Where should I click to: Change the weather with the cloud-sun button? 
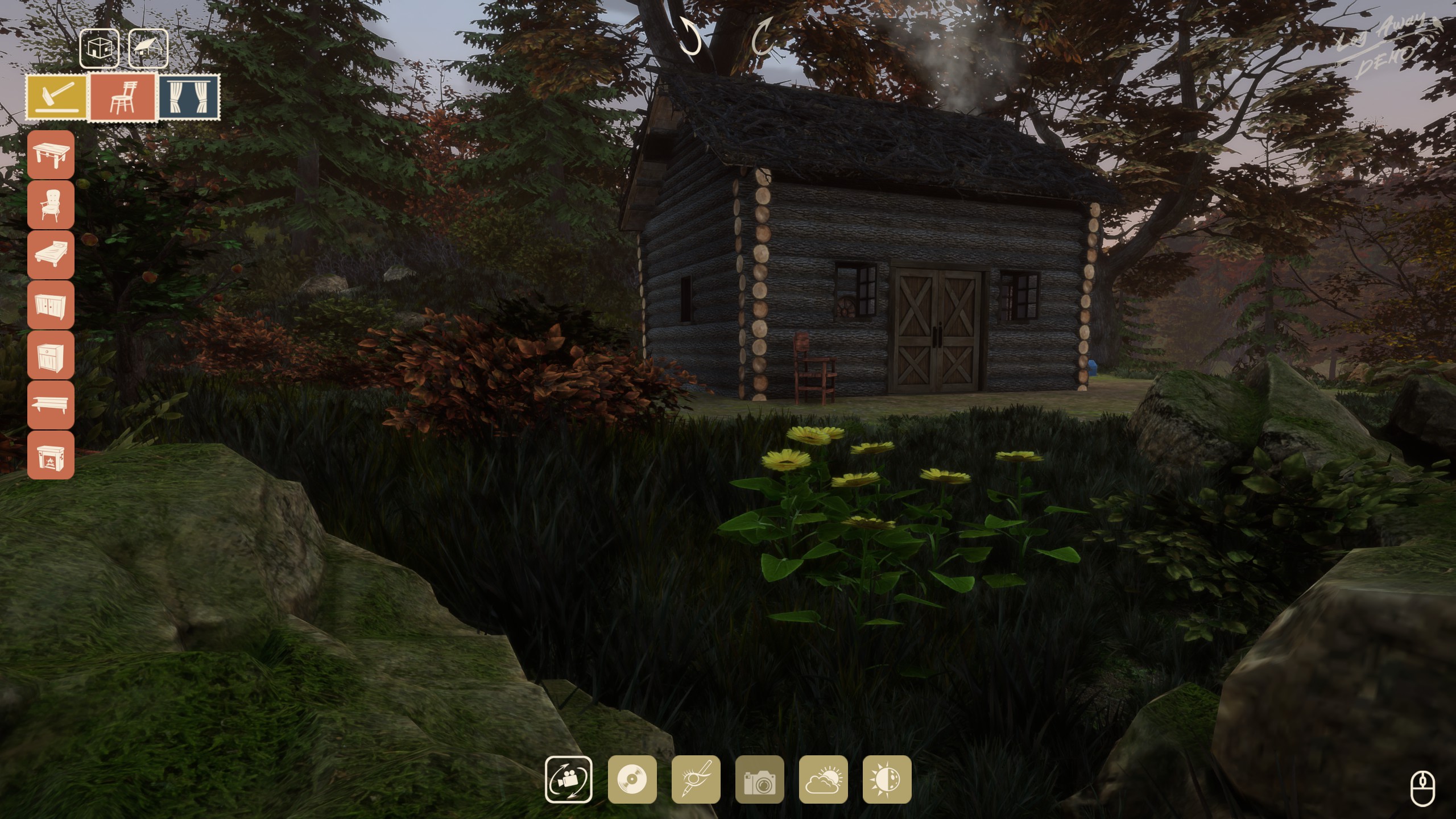(823, 779)
